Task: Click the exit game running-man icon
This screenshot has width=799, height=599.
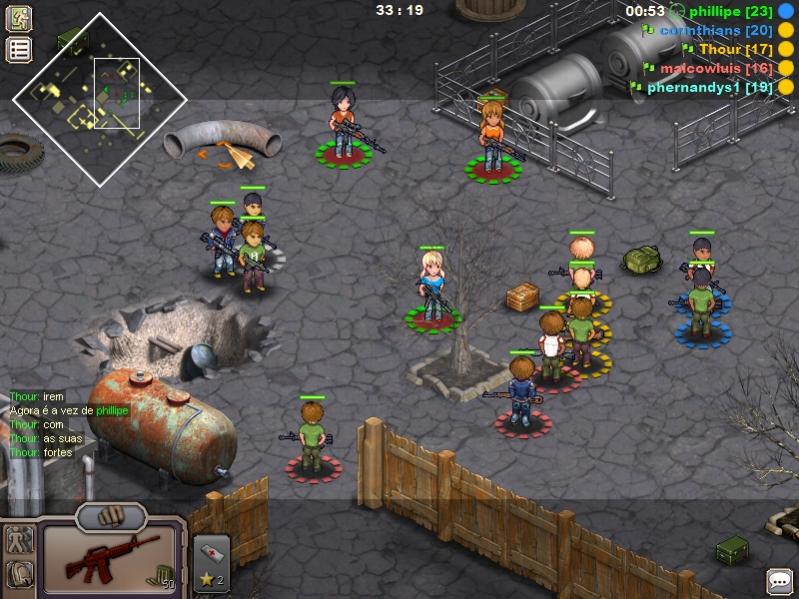Action: pos(19,18)
